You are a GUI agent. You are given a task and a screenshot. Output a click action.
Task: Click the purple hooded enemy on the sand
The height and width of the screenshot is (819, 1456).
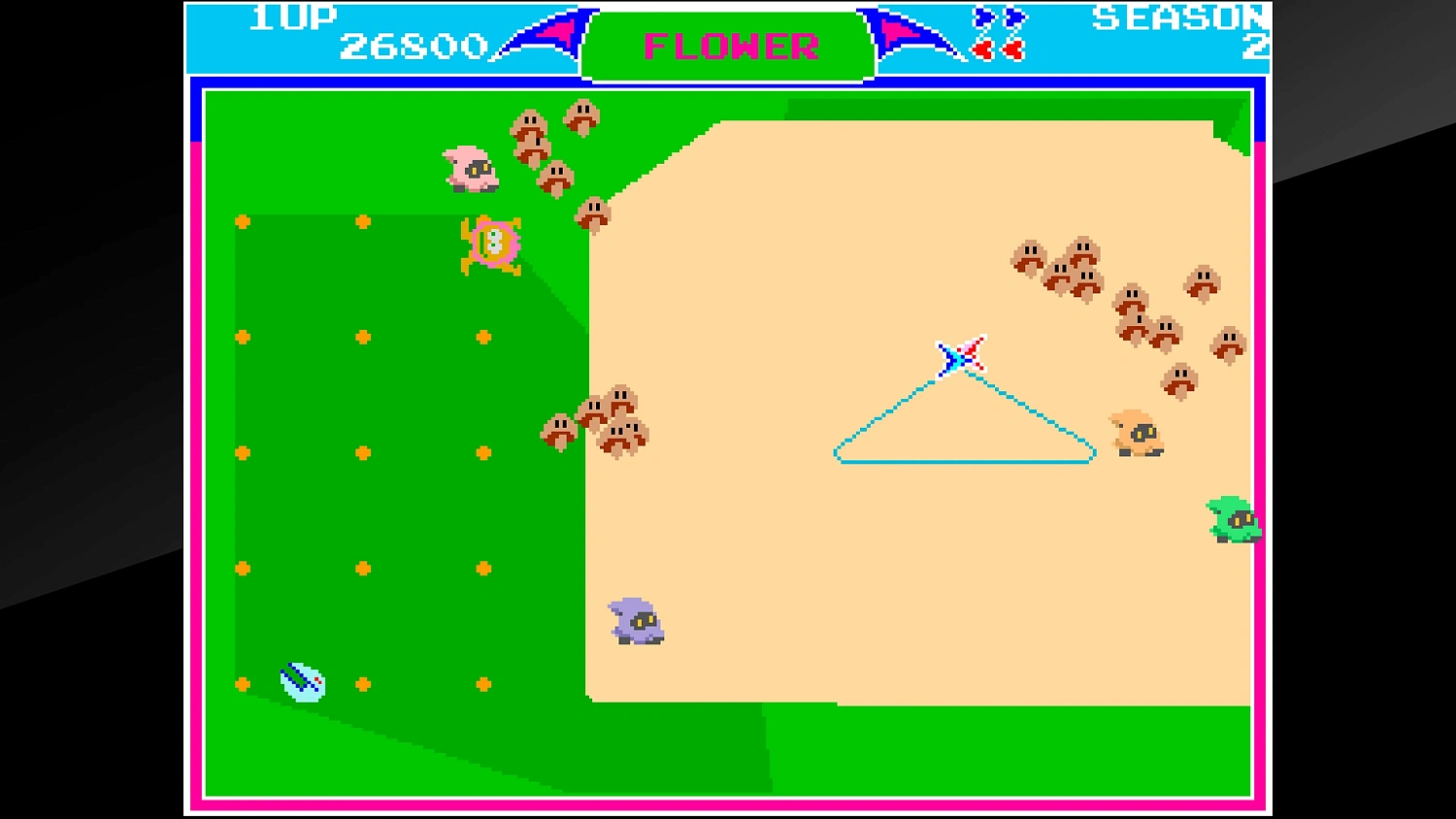[636, 623]
